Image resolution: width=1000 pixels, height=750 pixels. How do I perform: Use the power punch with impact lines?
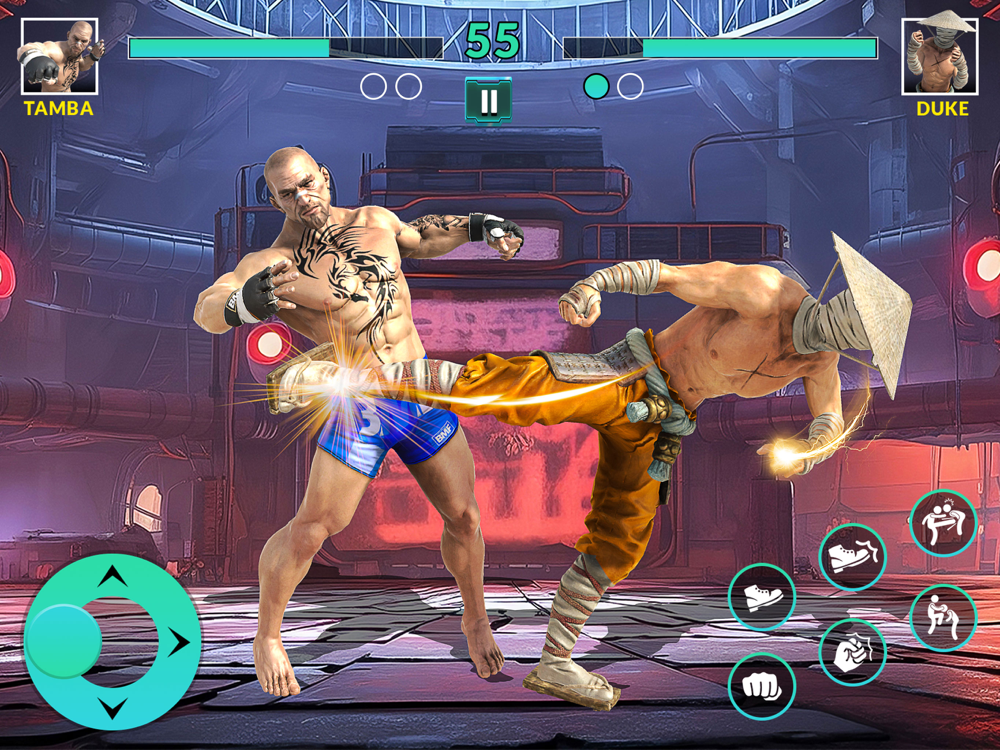click(x=852, y=652)
